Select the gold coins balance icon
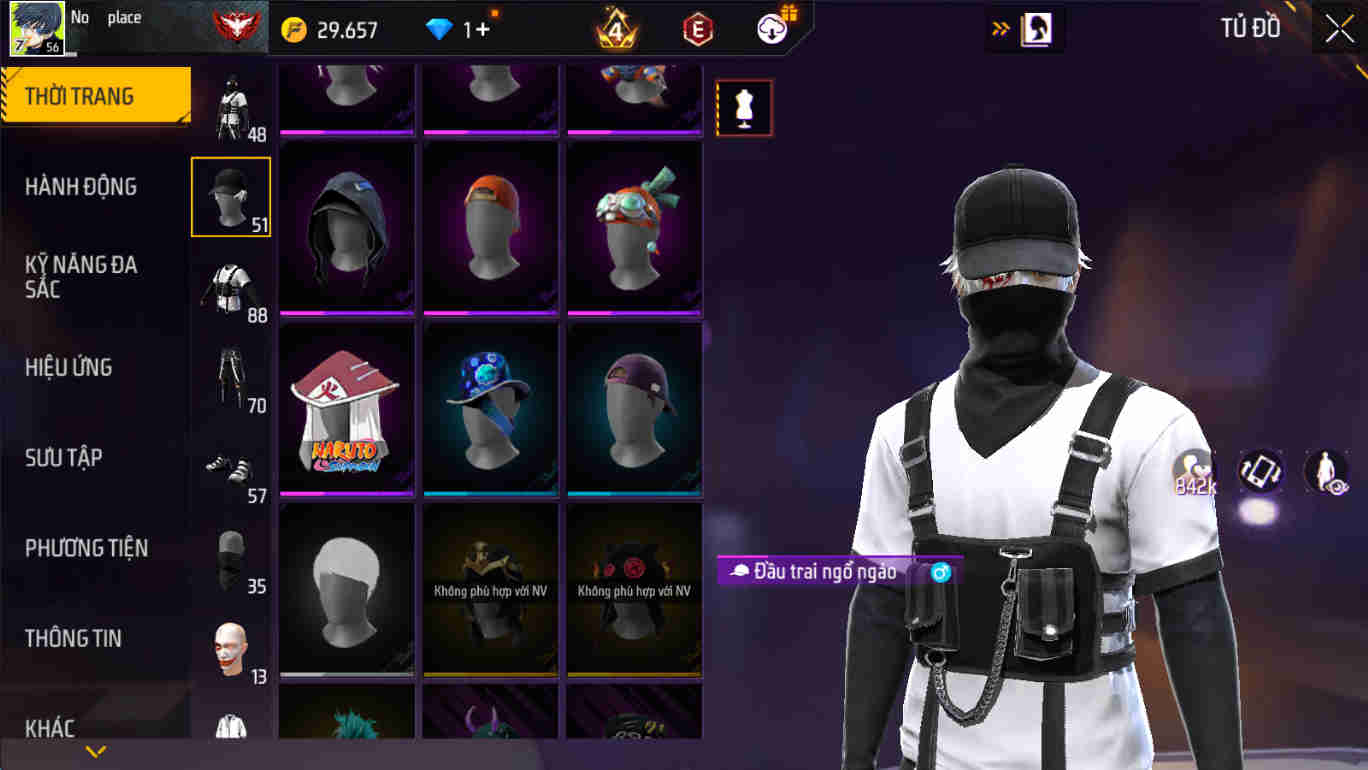 point(293,28)
